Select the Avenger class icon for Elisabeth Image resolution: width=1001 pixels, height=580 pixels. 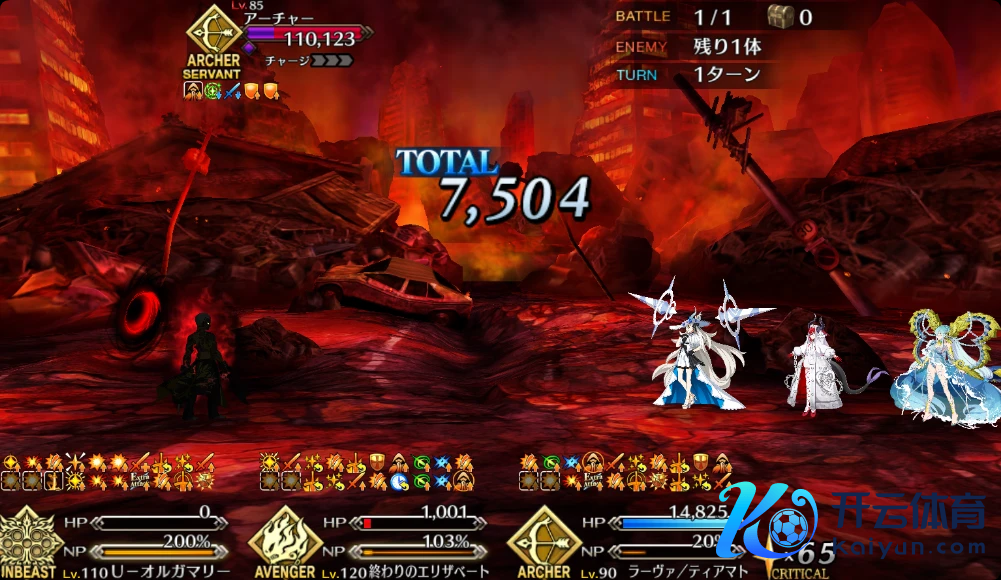coord(284,537)
